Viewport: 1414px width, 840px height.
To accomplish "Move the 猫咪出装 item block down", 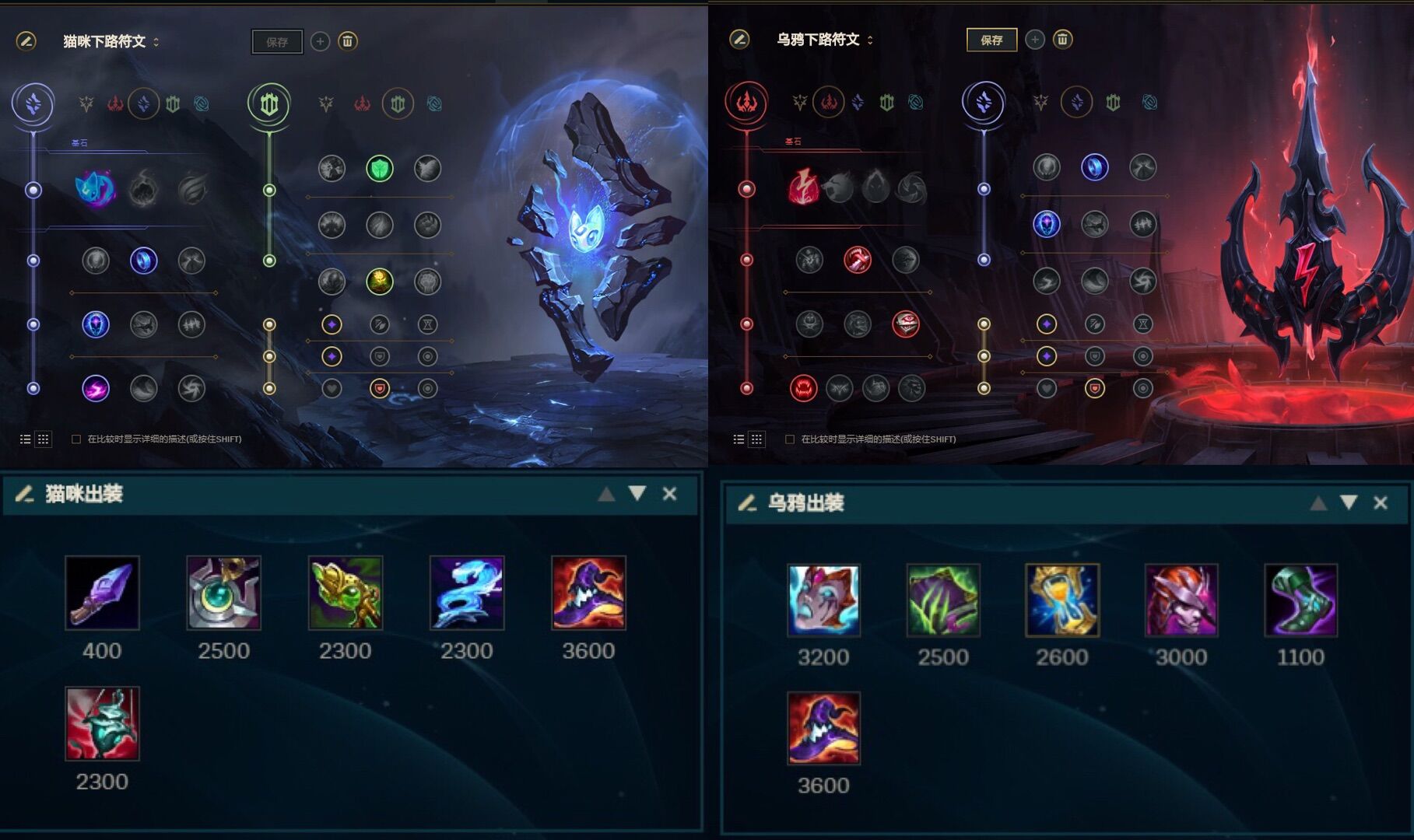I will [637, 494].
